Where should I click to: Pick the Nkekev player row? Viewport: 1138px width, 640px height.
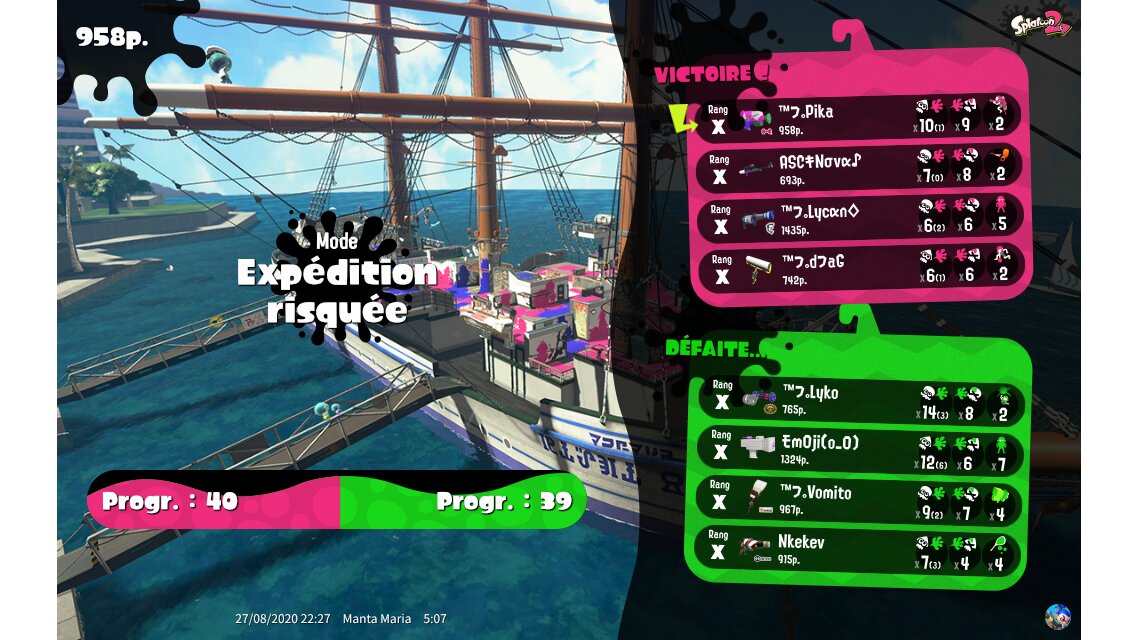[860, 550]
